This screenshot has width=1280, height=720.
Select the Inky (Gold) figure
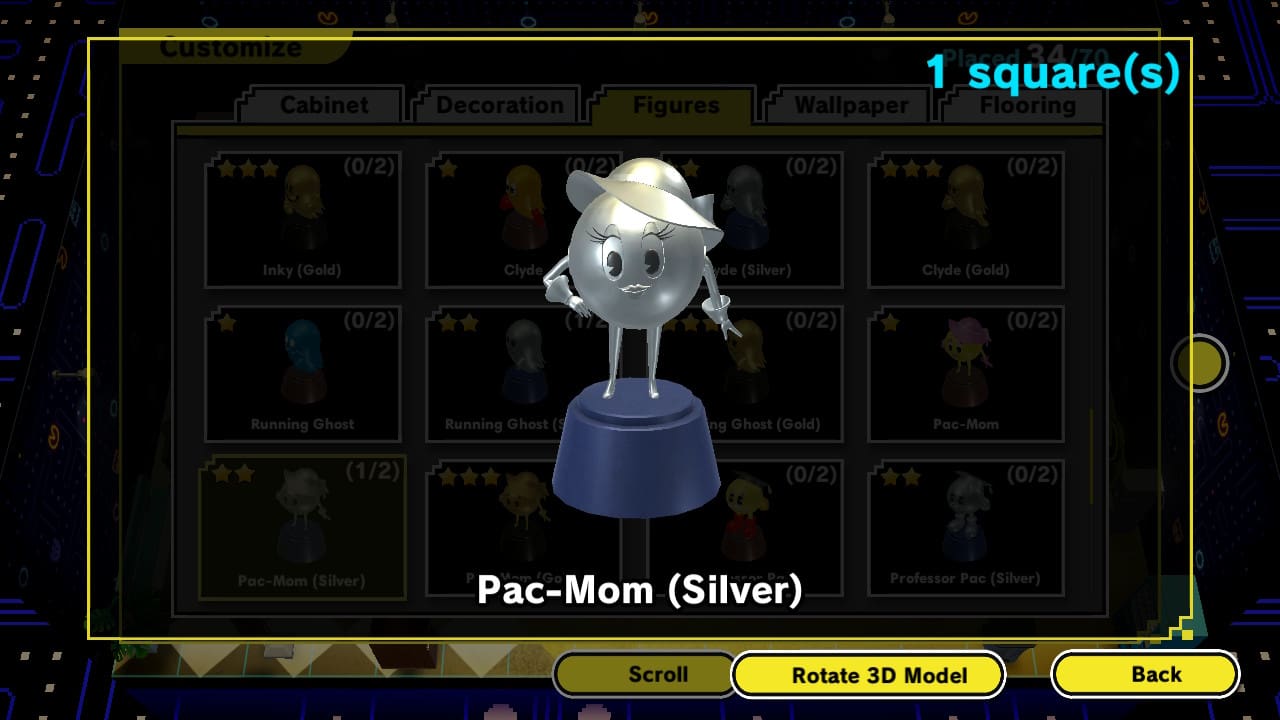302,215
